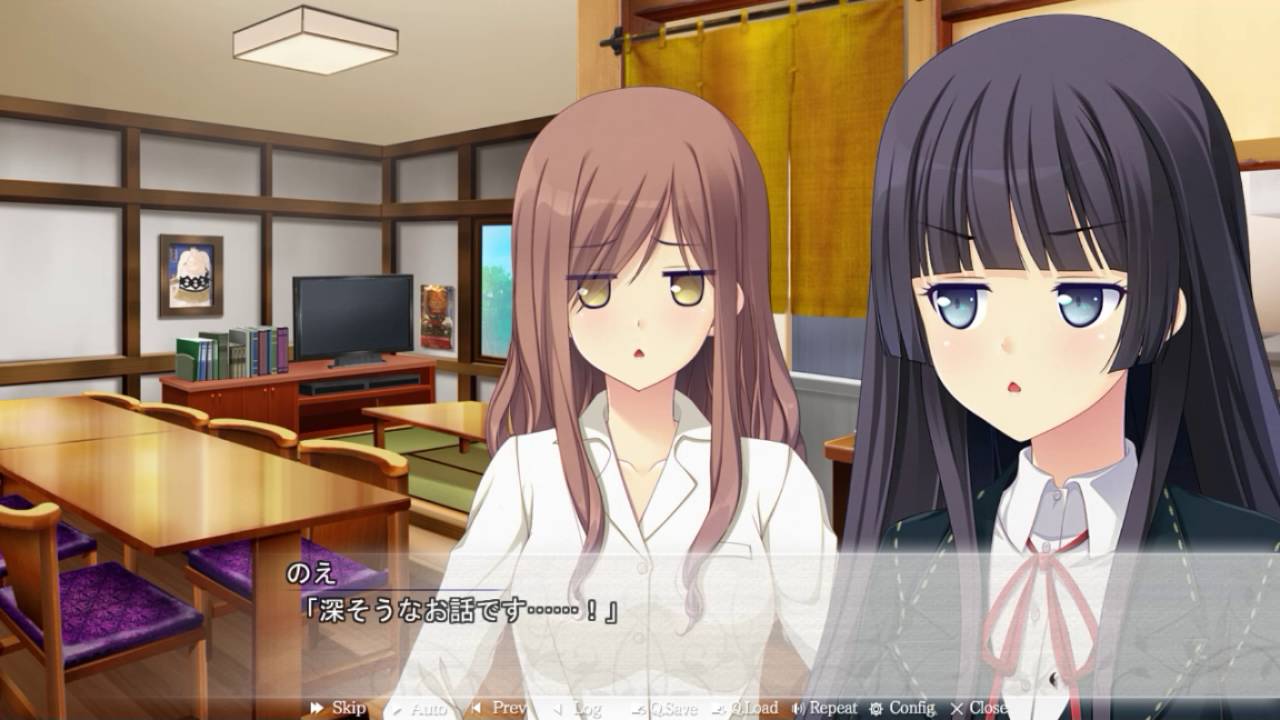Screen dimensions: 1280x720
Task: Open the Config gear icon
Action: 875,708
